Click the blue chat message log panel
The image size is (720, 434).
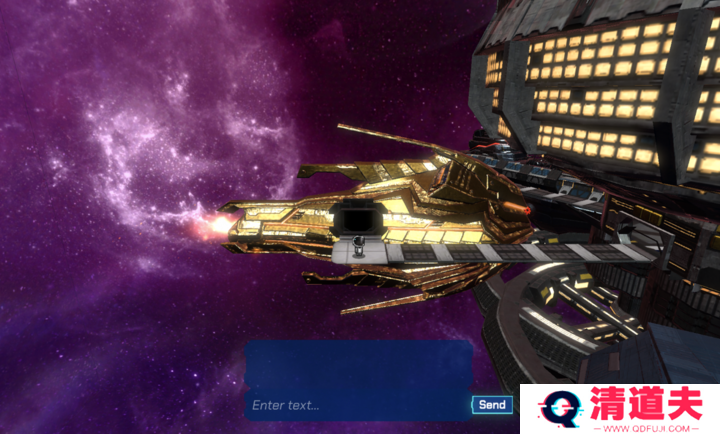point(358,365)
